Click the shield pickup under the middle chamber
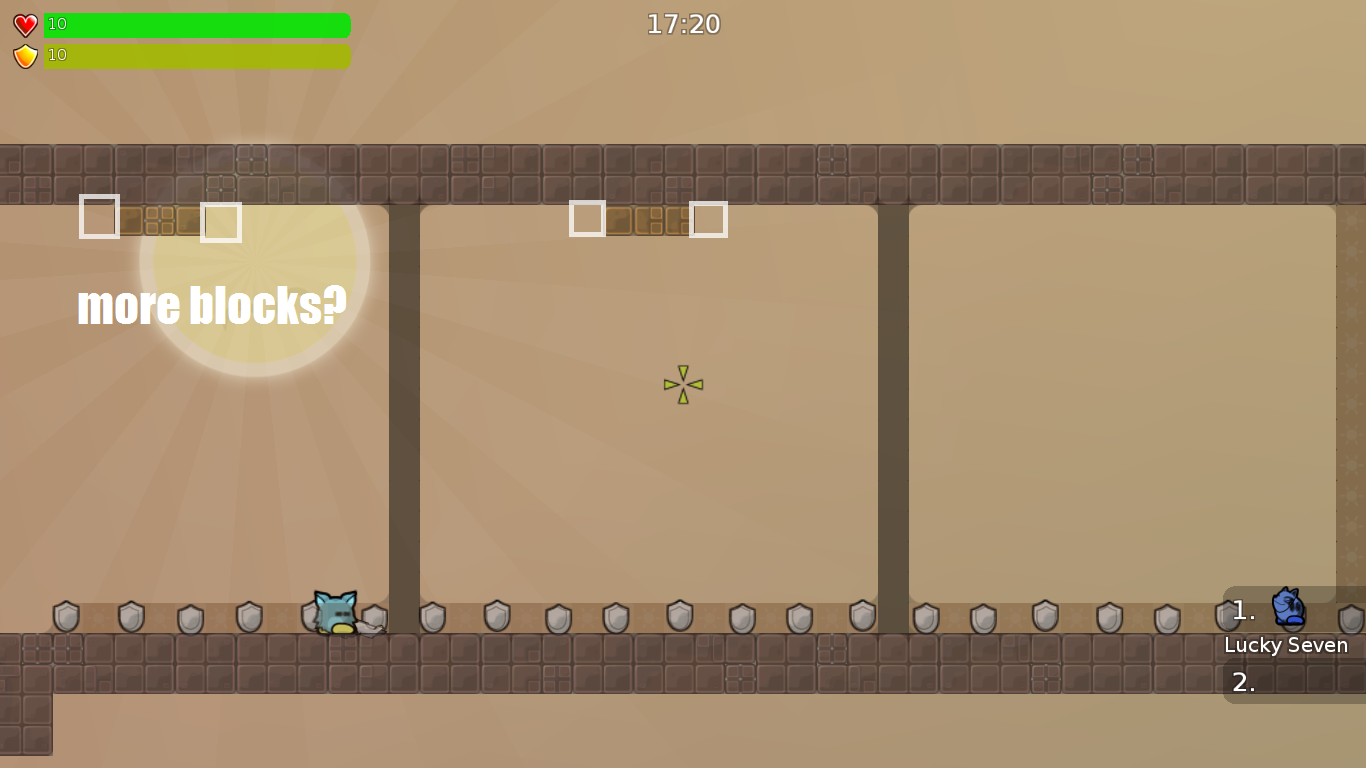Screen dimensions: 1366x768 (x=678, y=617)
